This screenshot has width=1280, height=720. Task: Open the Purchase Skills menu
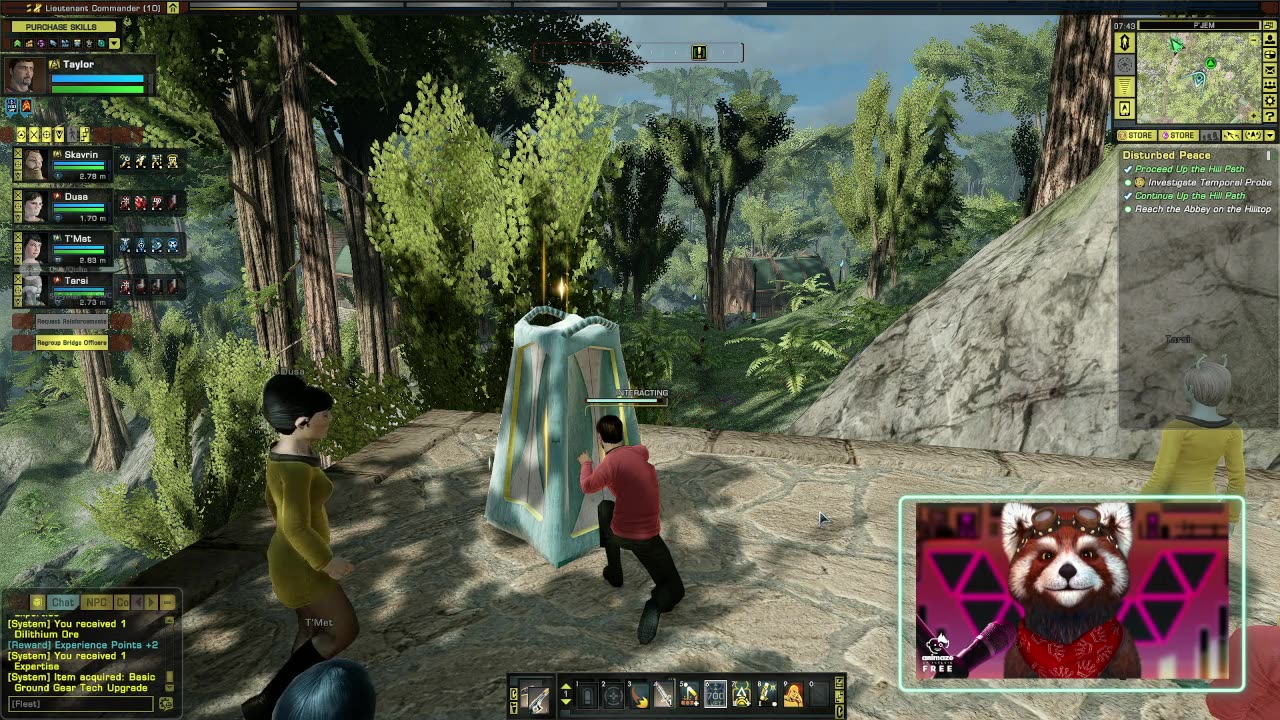(x=61, y=27)
